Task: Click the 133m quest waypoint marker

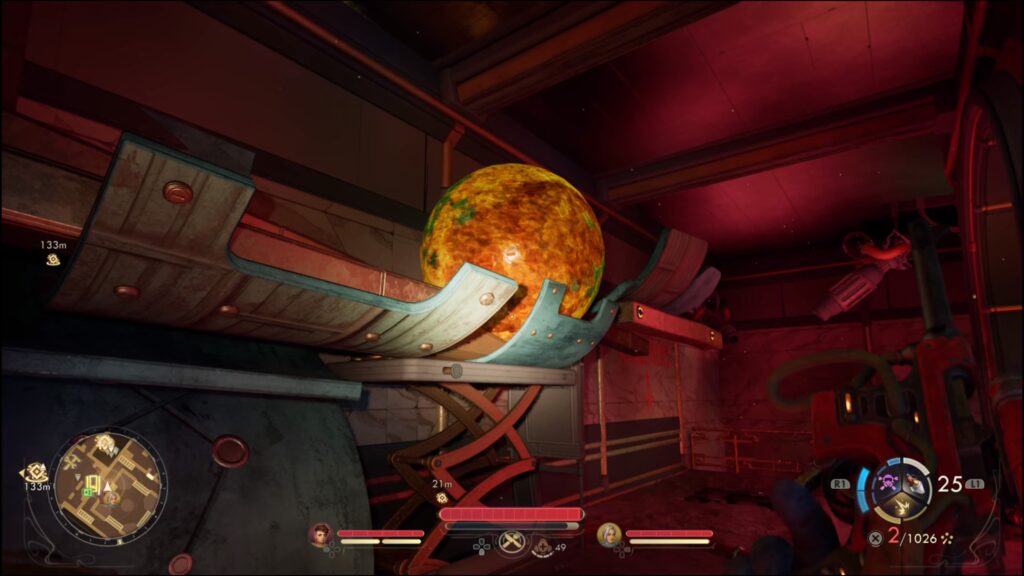Action: (x=52, y=259)
